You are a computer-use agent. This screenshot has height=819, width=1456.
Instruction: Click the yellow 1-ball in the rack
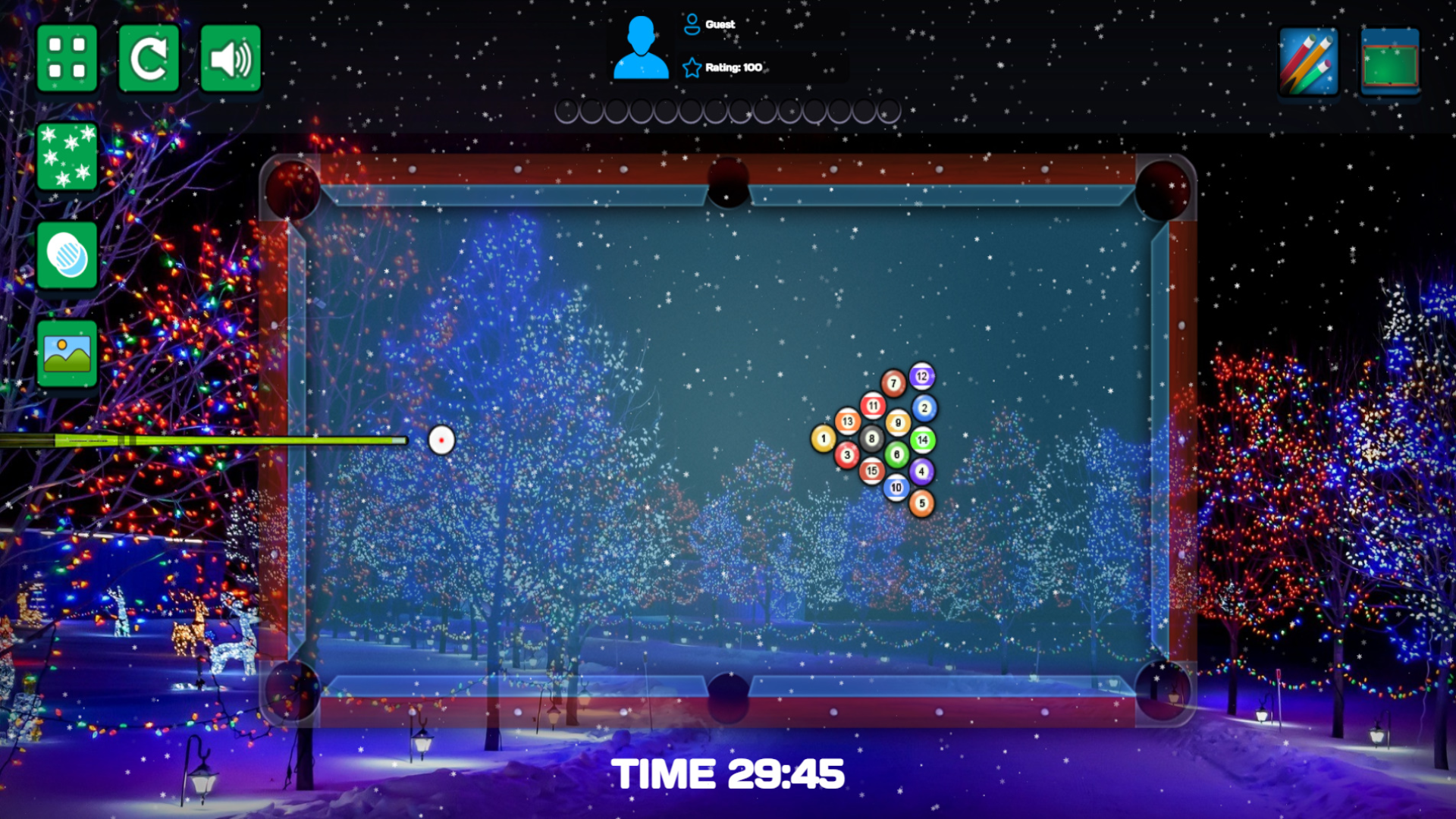tap(823, 438)
